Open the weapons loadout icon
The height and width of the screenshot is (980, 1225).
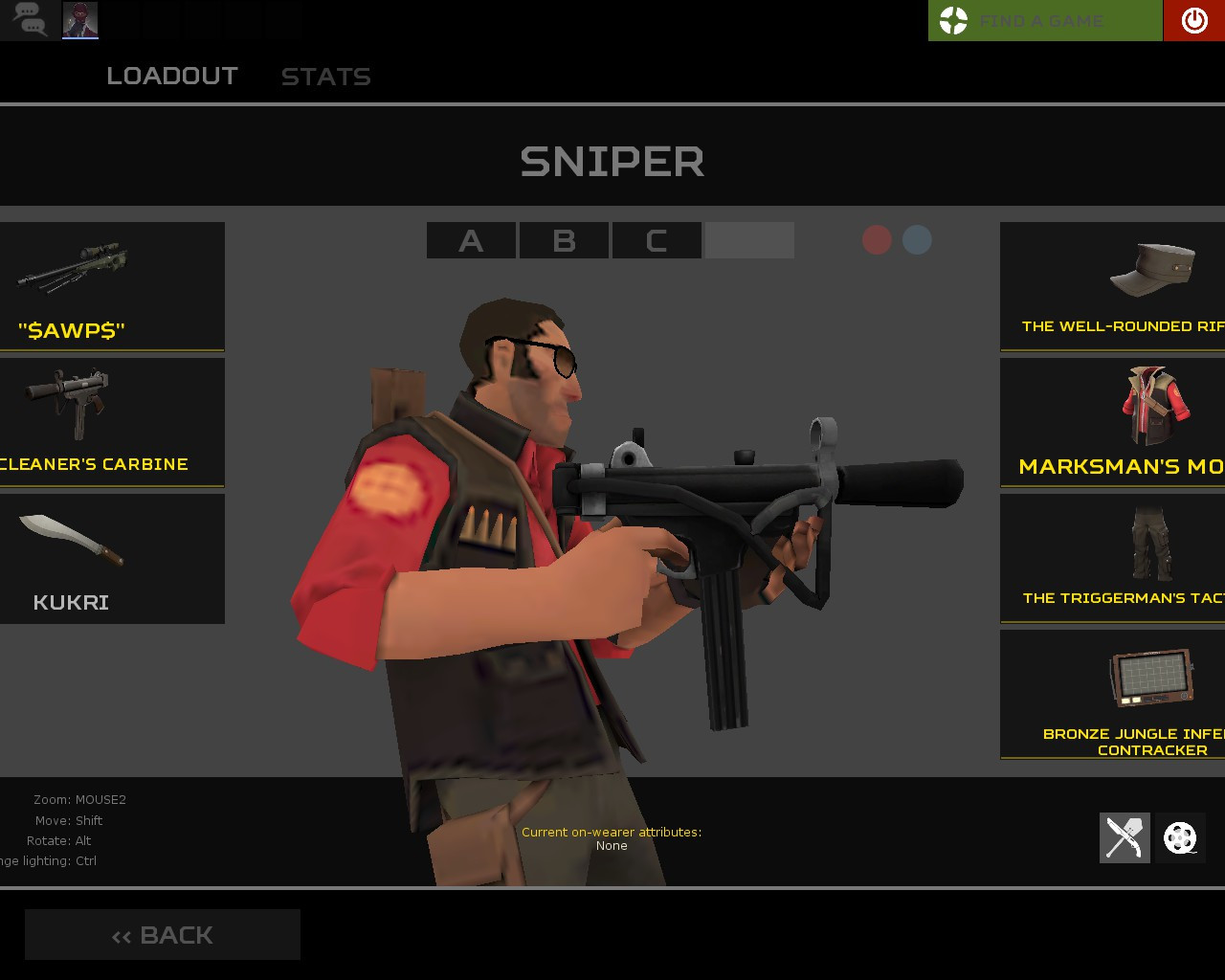point(1125,837)
